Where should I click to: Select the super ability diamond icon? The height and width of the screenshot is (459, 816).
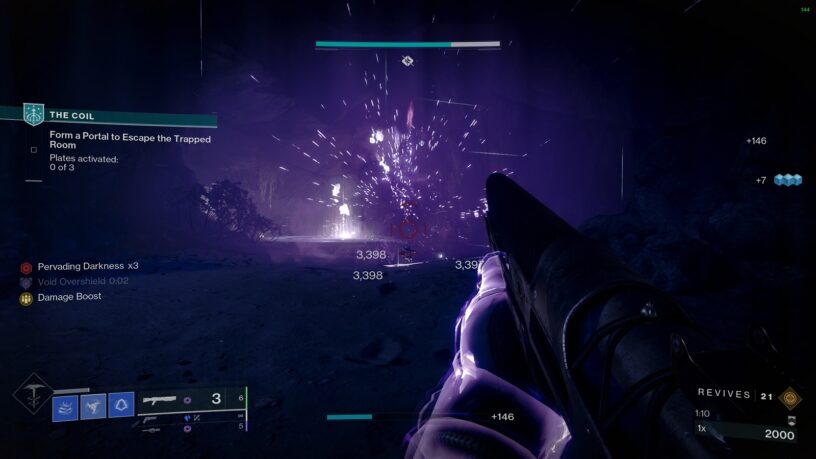[32, 393]
